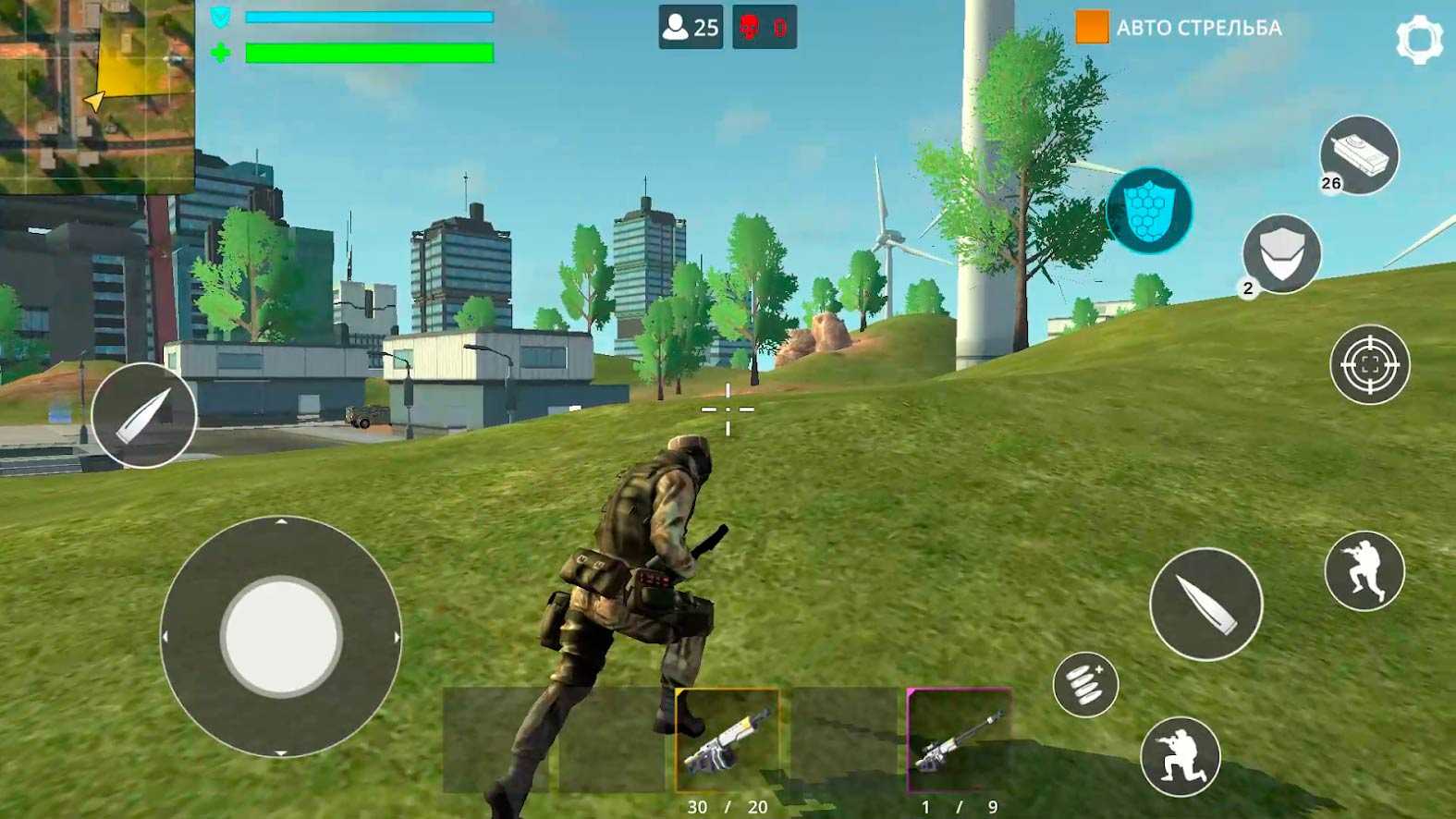Activate the blue honeycomb shield ability
The height and width of the screenshot is (819, 1456).
(1149, 211)
